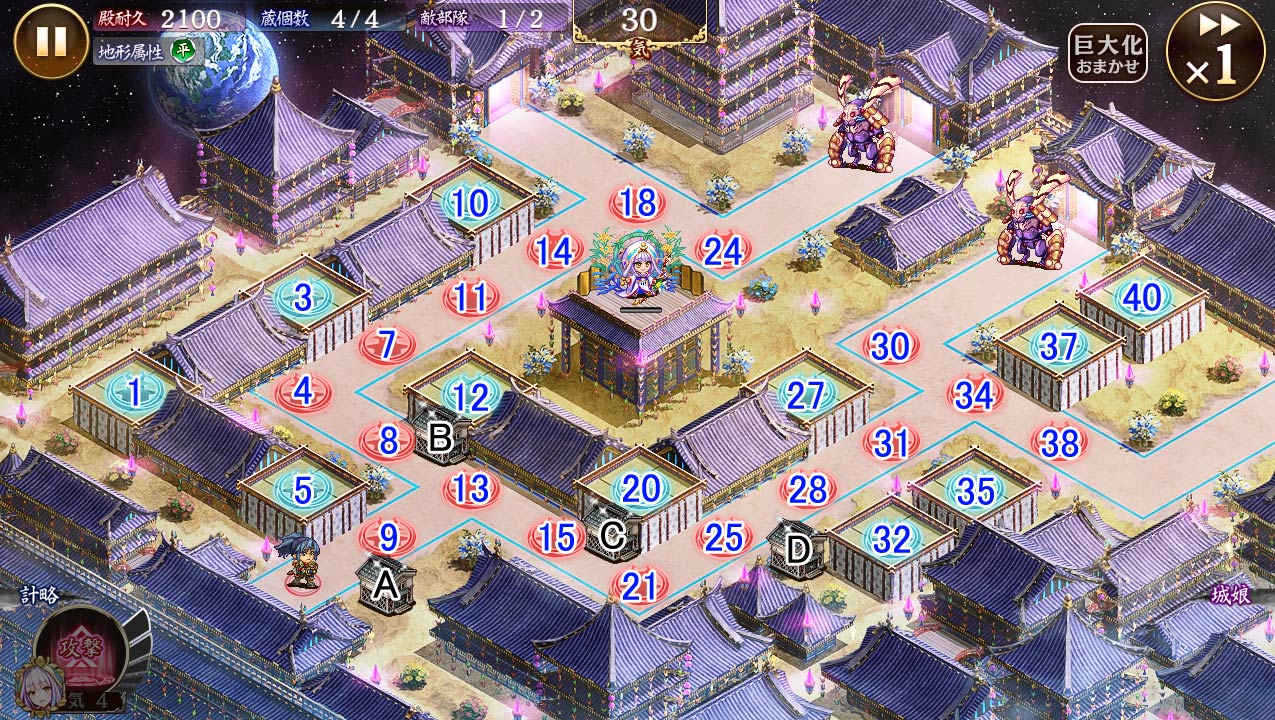Pause the battle
The width and height of the screenshot is (1275, 720).
(51, 41)
